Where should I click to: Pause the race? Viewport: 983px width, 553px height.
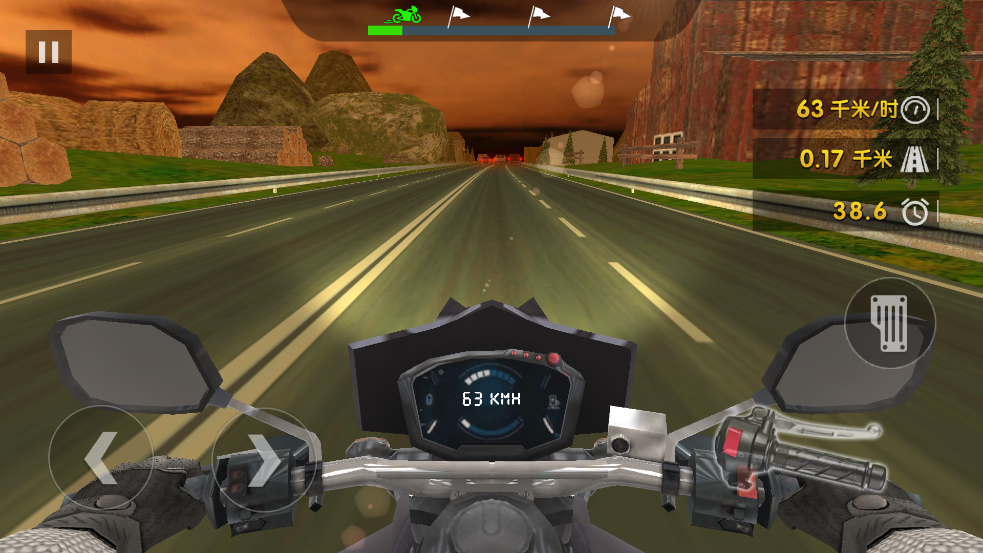pyautogui.click(x=48, y=52)
